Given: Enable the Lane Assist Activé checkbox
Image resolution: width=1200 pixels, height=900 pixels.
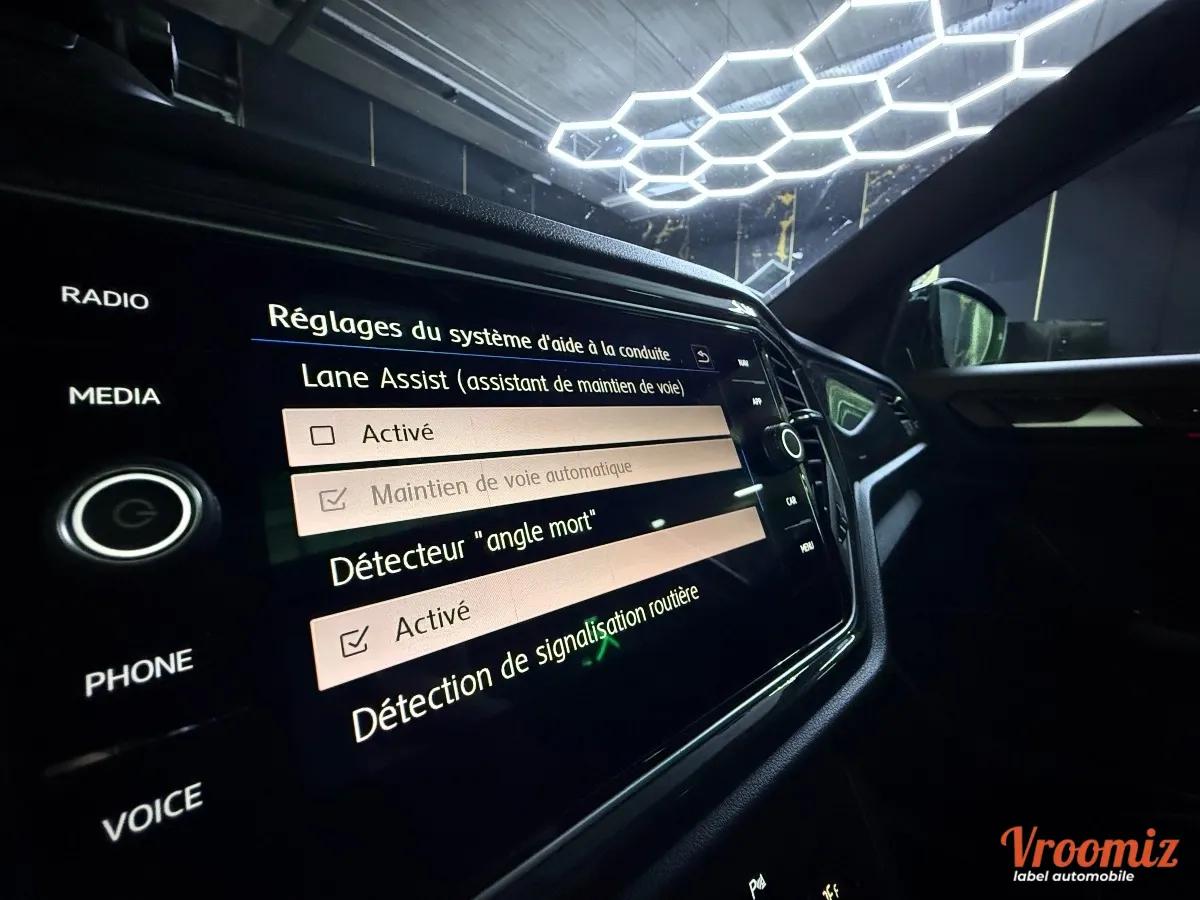Looking at the screenshot, I should pyautogui.click(x=322, y=435).
